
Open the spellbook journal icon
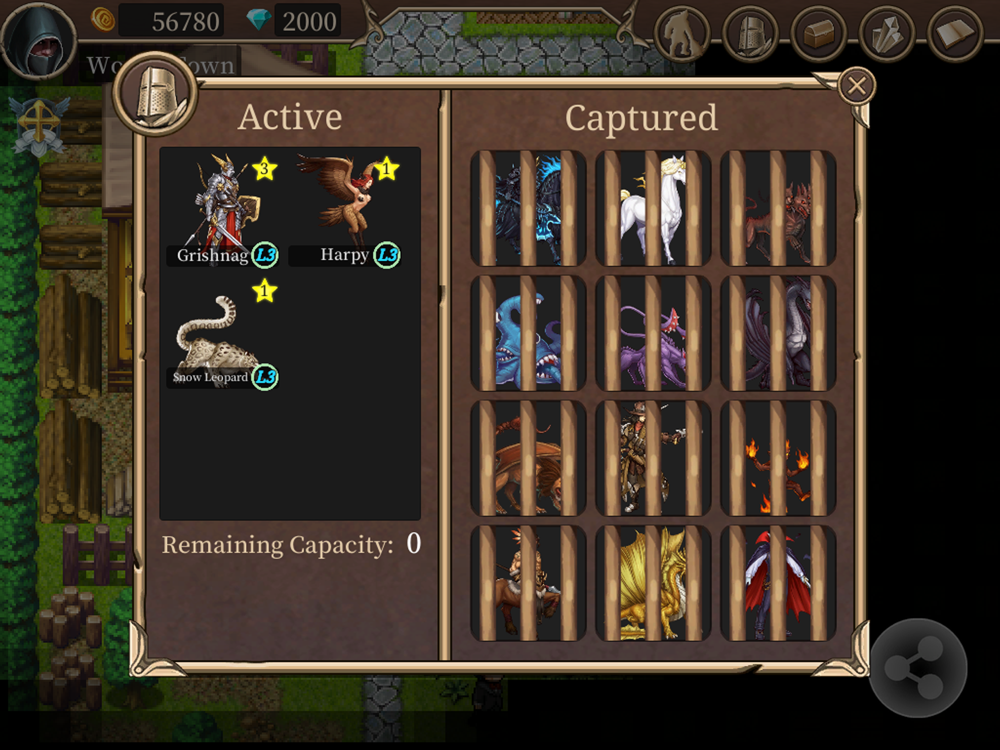point(956,34)
